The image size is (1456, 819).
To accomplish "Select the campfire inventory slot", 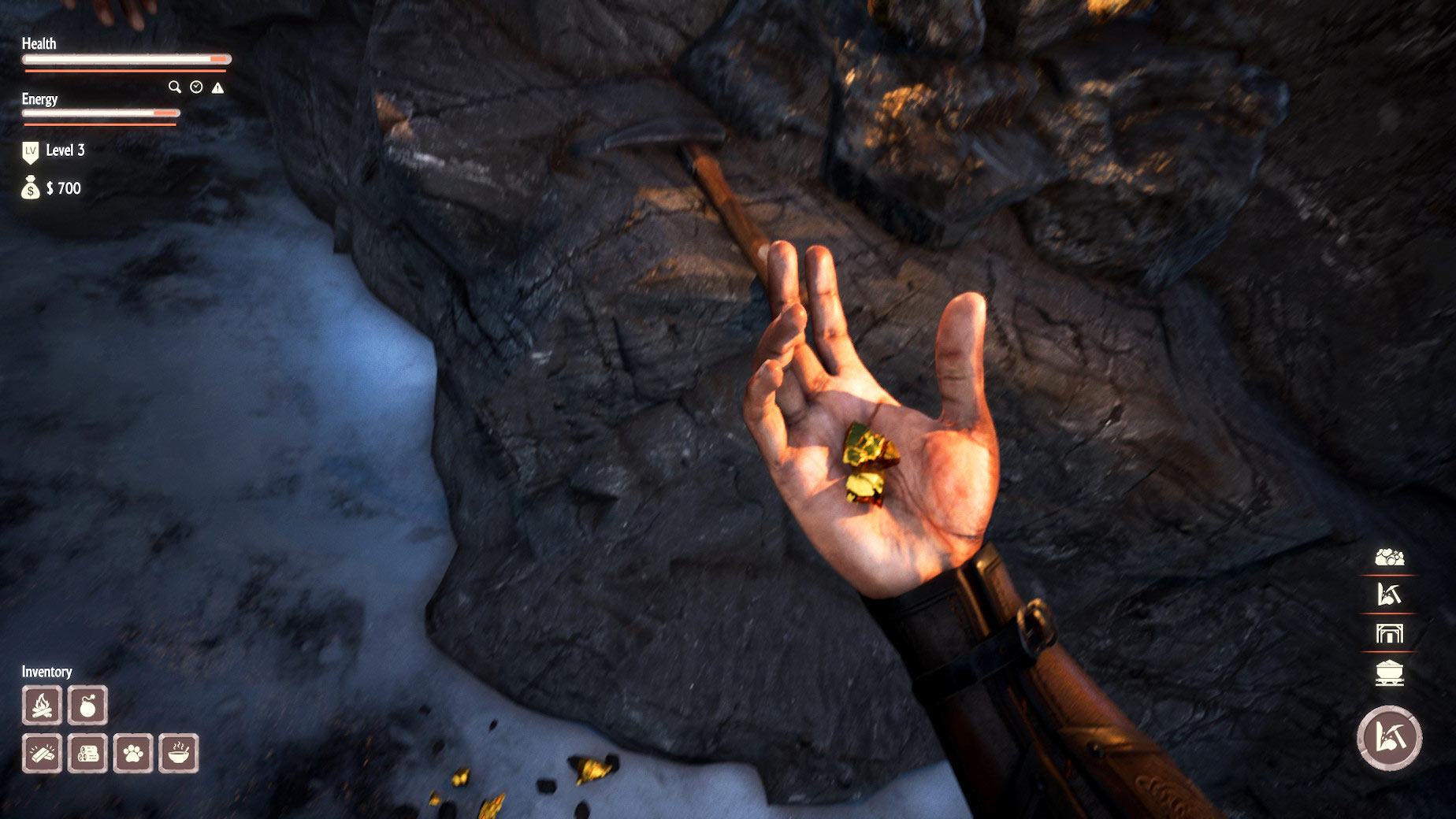I will pos(43,705).
